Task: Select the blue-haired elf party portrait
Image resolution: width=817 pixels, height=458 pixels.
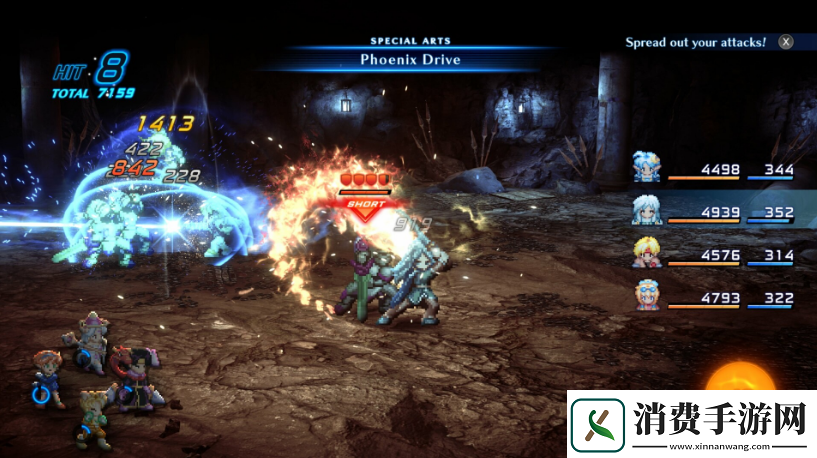Action: [646, 167]
